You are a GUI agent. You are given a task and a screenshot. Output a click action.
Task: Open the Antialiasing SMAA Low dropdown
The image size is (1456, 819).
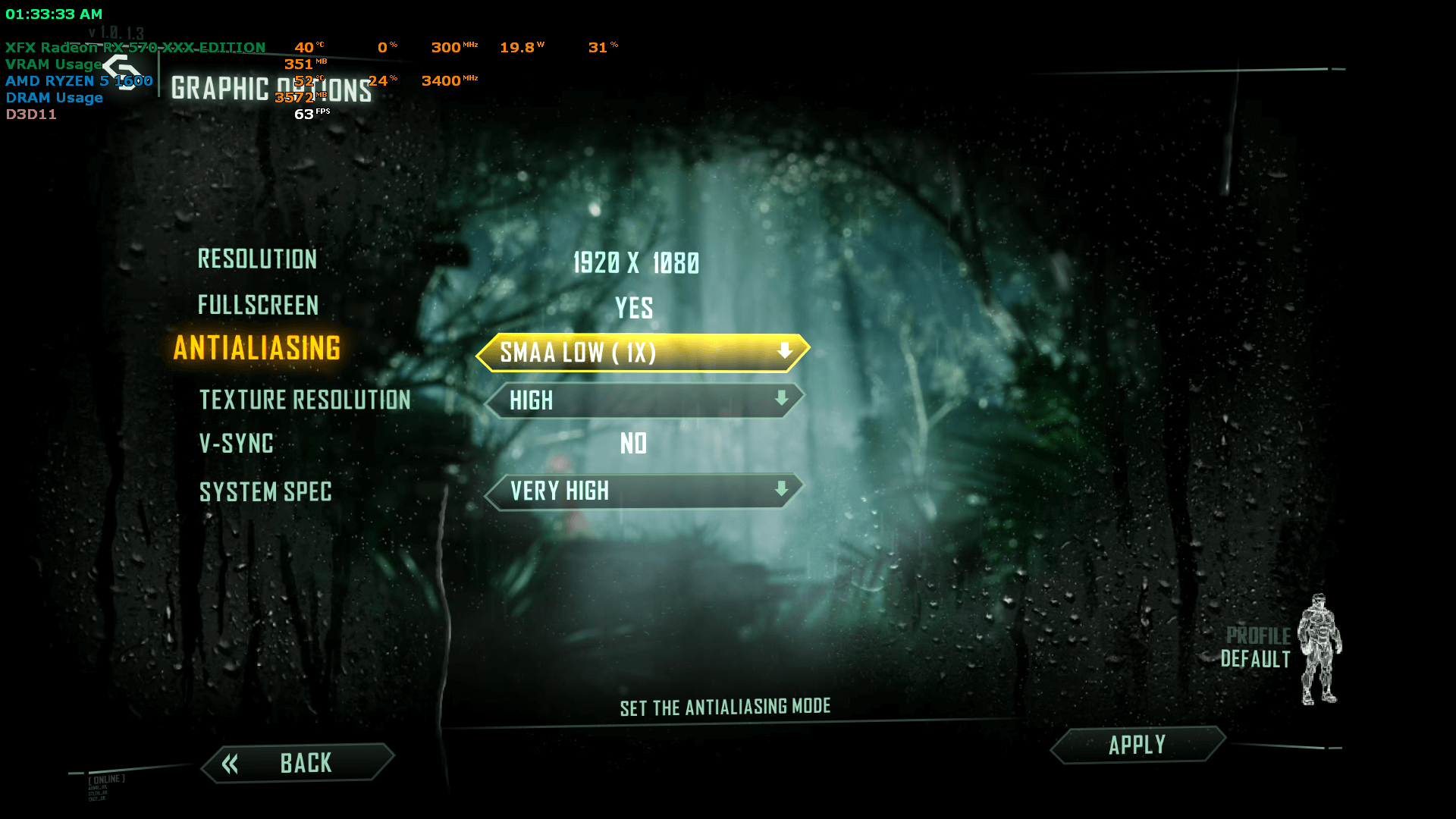[642, 353]
